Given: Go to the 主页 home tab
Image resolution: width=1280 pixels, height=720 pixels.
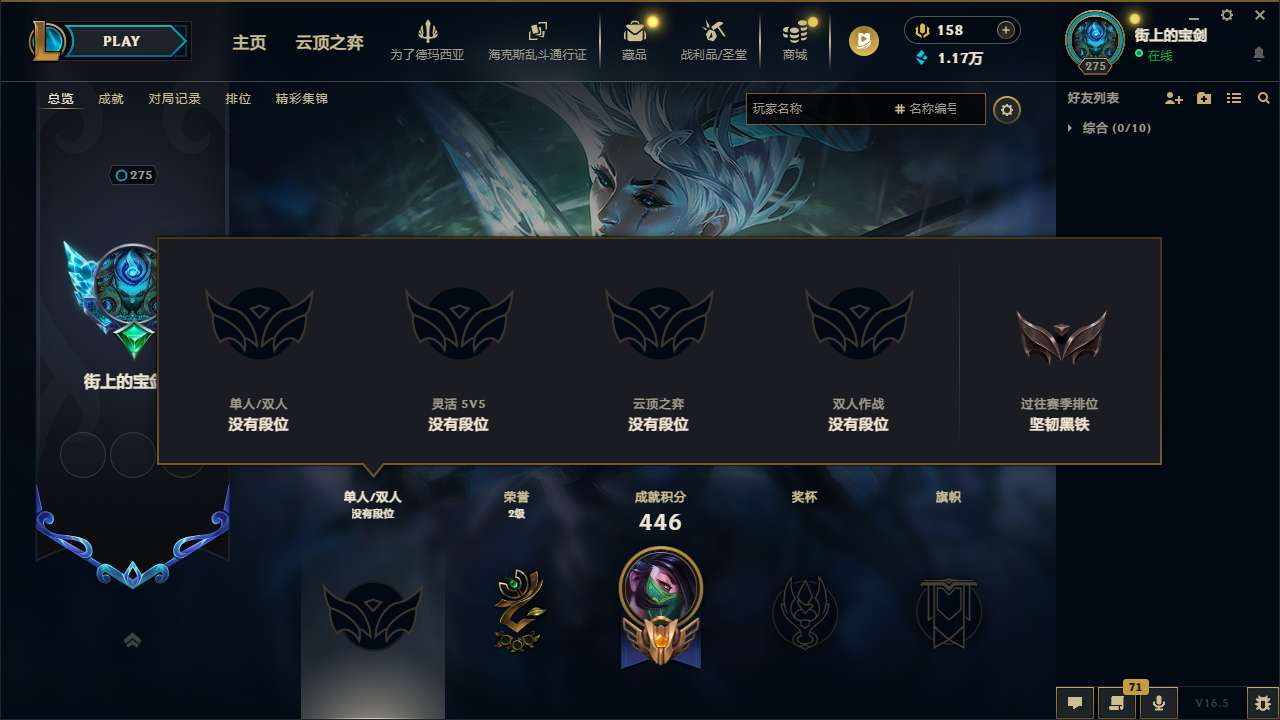Looking at the screenshot, I should tap(249, 43).
